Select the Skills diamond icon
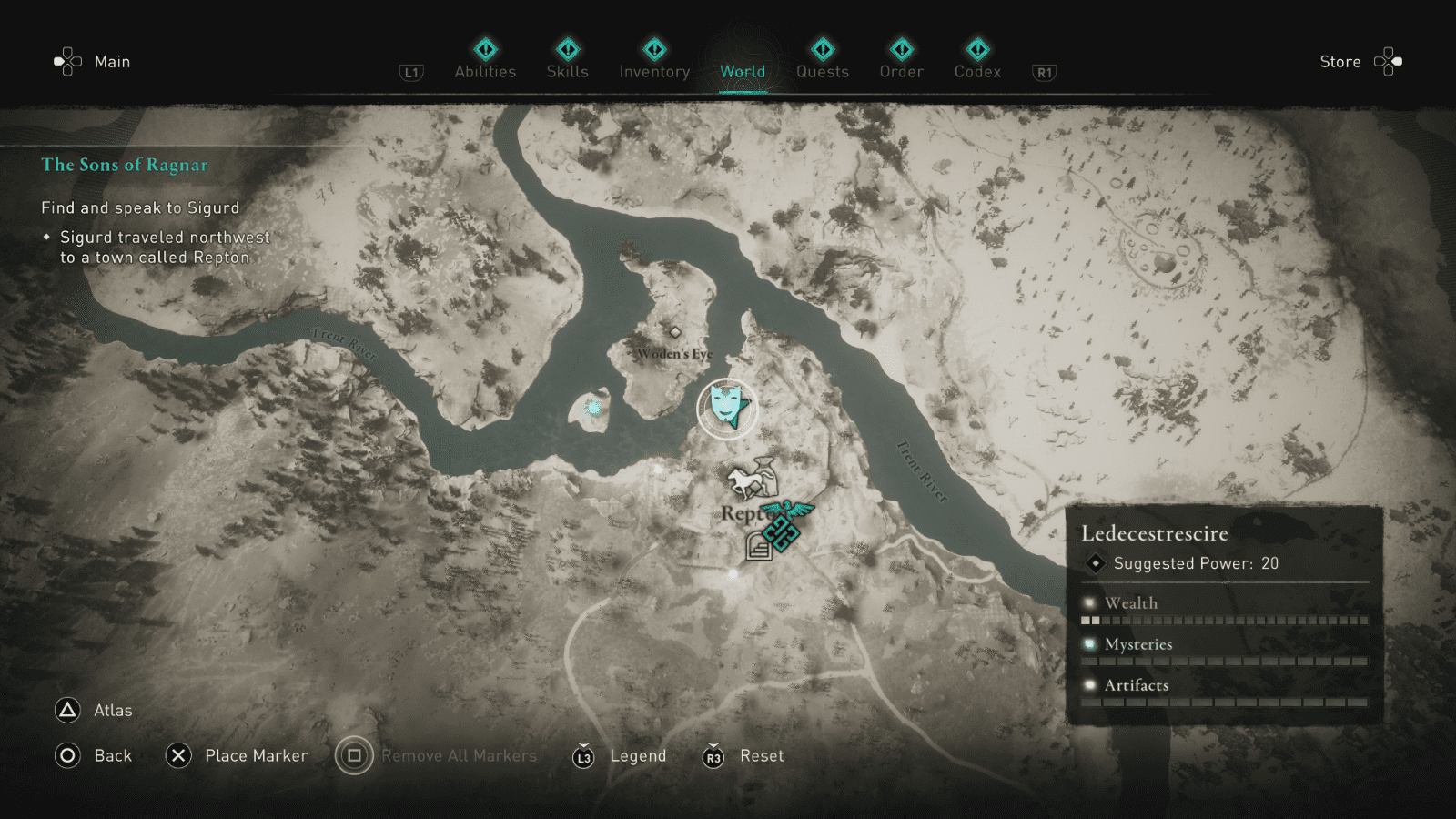The width and height of the screenshot is (1456, 819). point(567,50)
